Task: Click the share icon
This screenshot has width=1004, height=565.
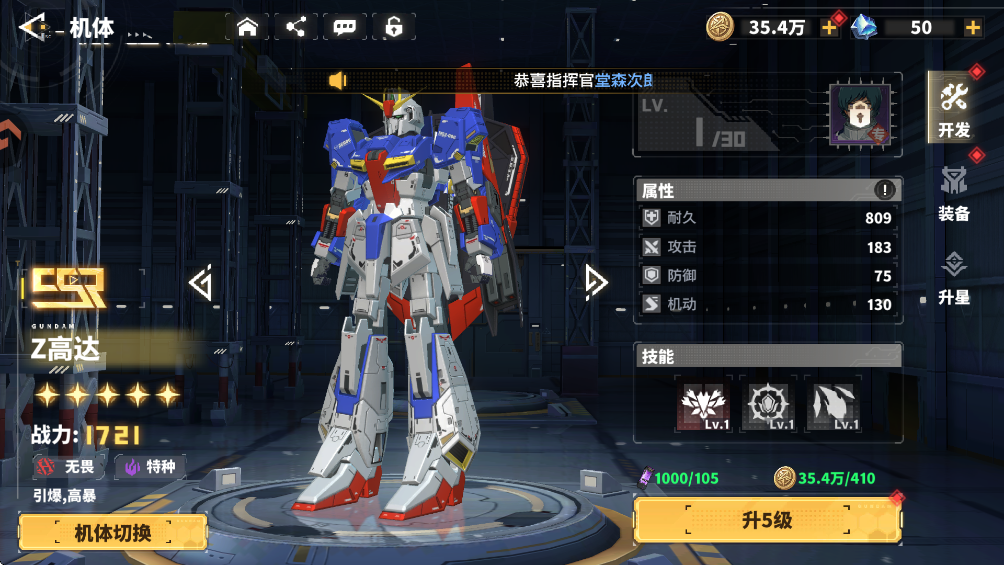Action: pyautogui.click(x=296, y=27)
